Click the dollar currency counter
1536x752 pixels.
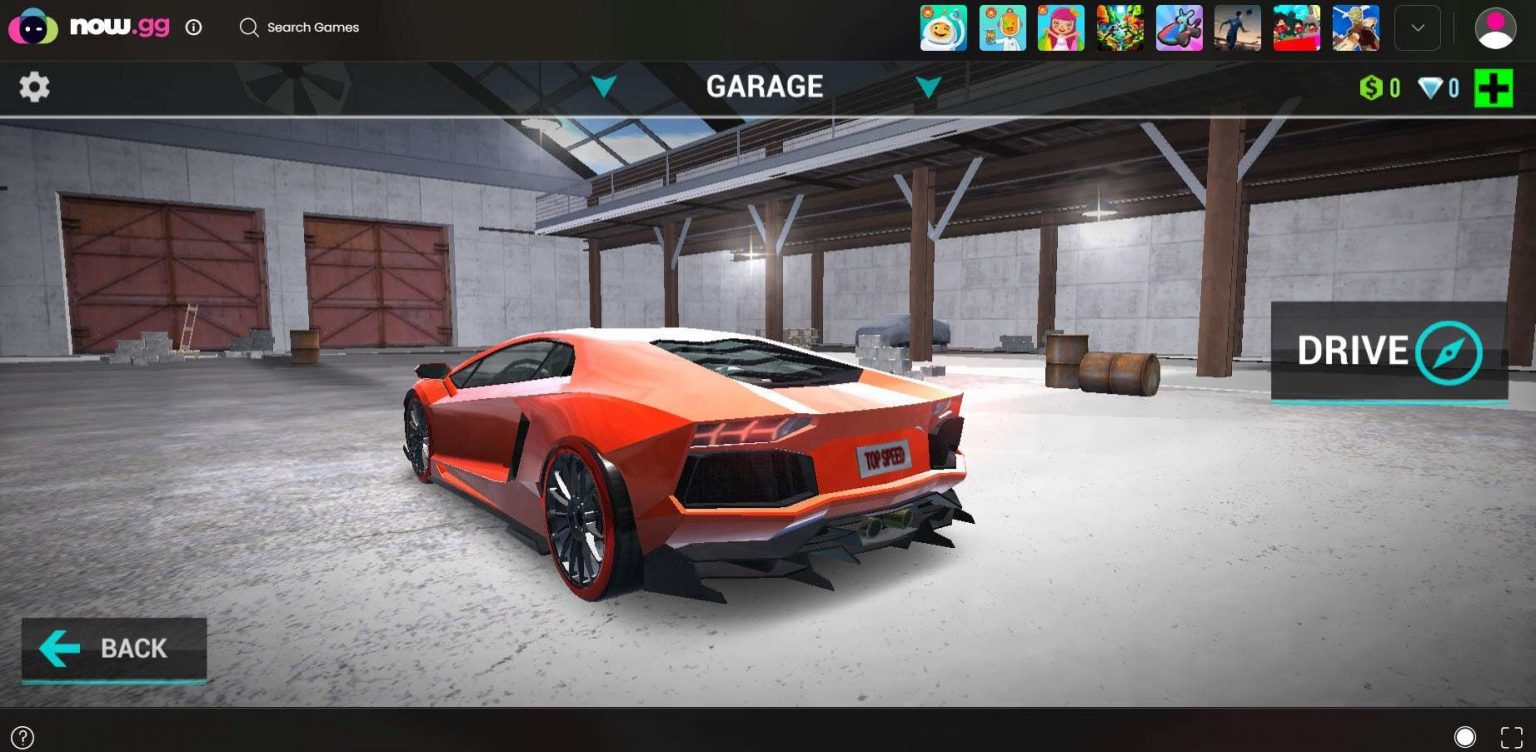pyautogui.click(x=1378, y=87)
